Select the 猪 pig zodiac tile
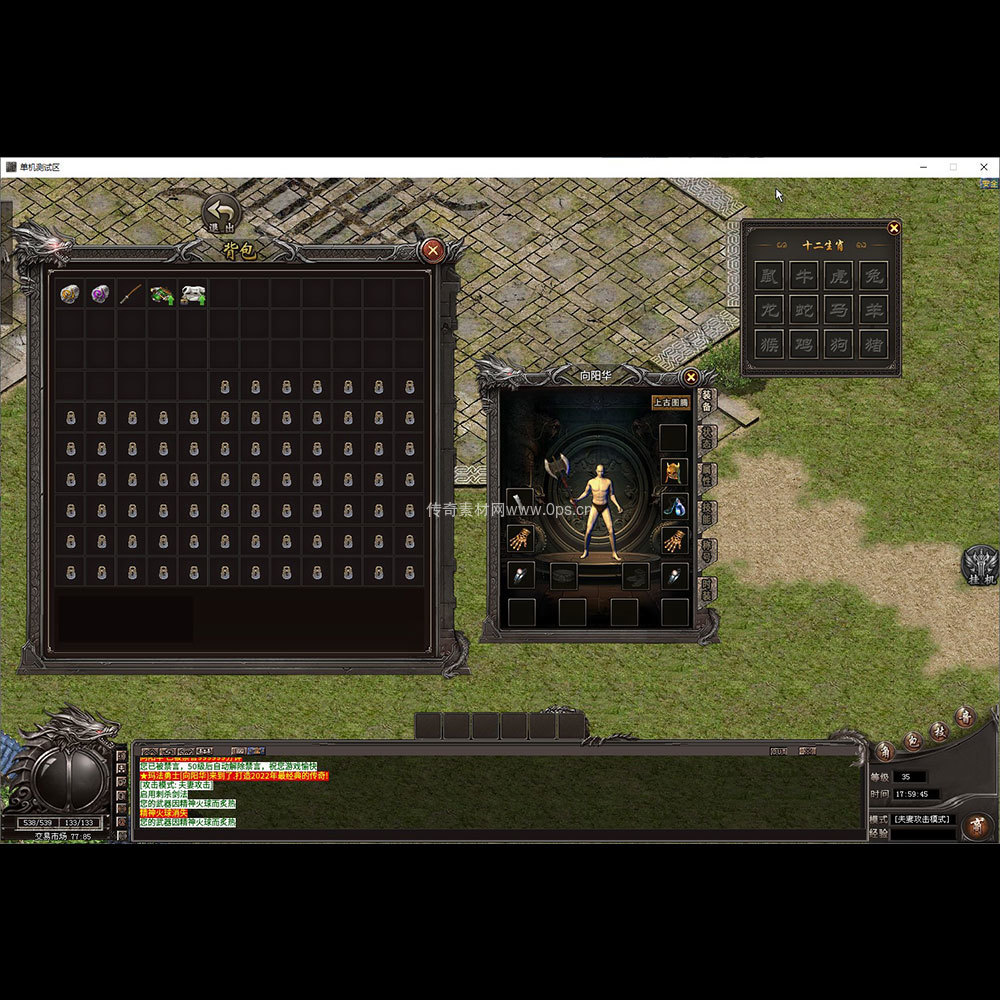 [873, 344]
